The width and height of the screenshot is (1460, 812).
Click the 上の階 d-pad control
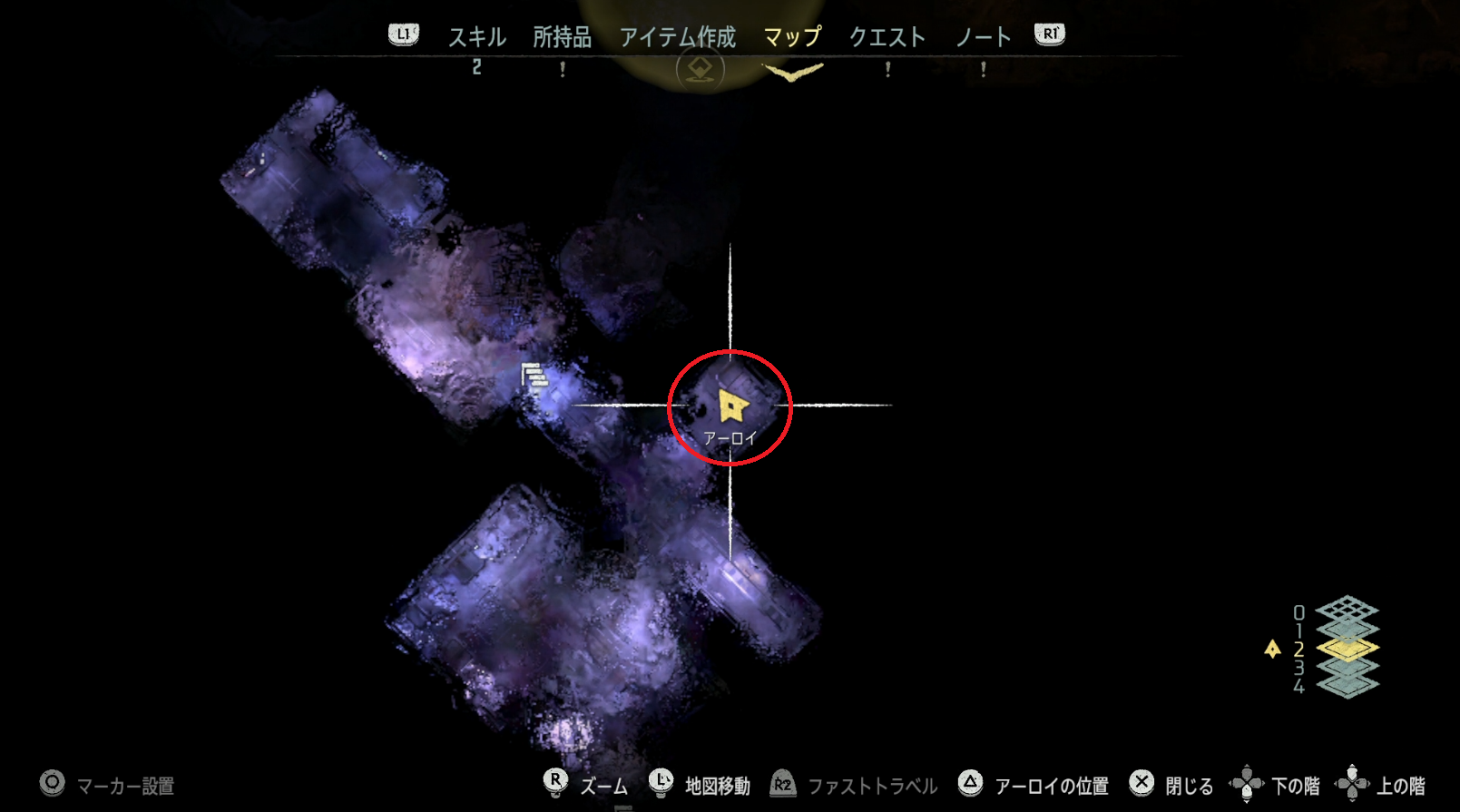click(x=1353, y=781)
